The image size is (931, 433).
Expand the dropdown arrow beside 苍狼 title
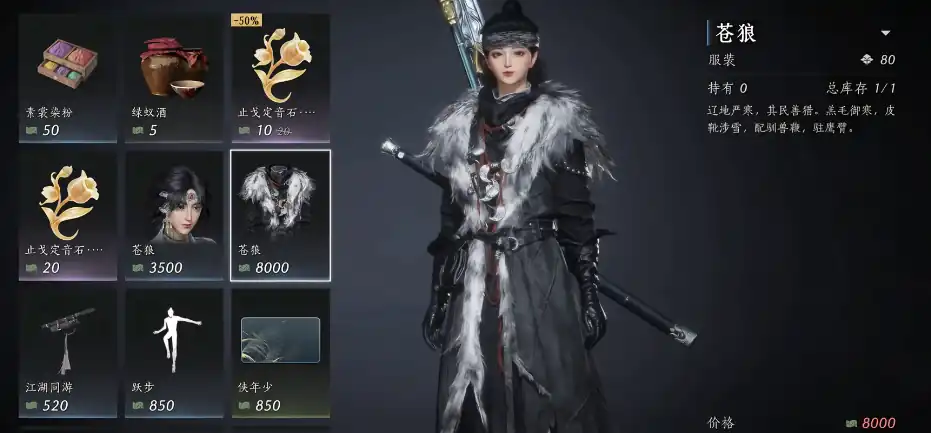pos(885,33)
